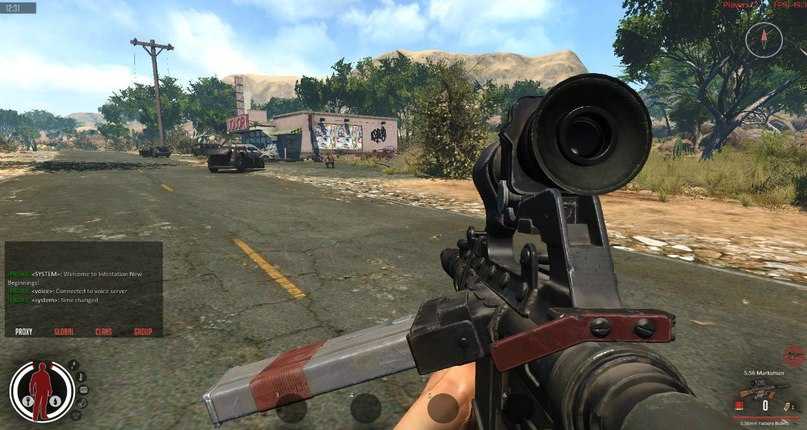
Task: Click the red circular icon above weapon panel
Action: (x=793, y=356)
